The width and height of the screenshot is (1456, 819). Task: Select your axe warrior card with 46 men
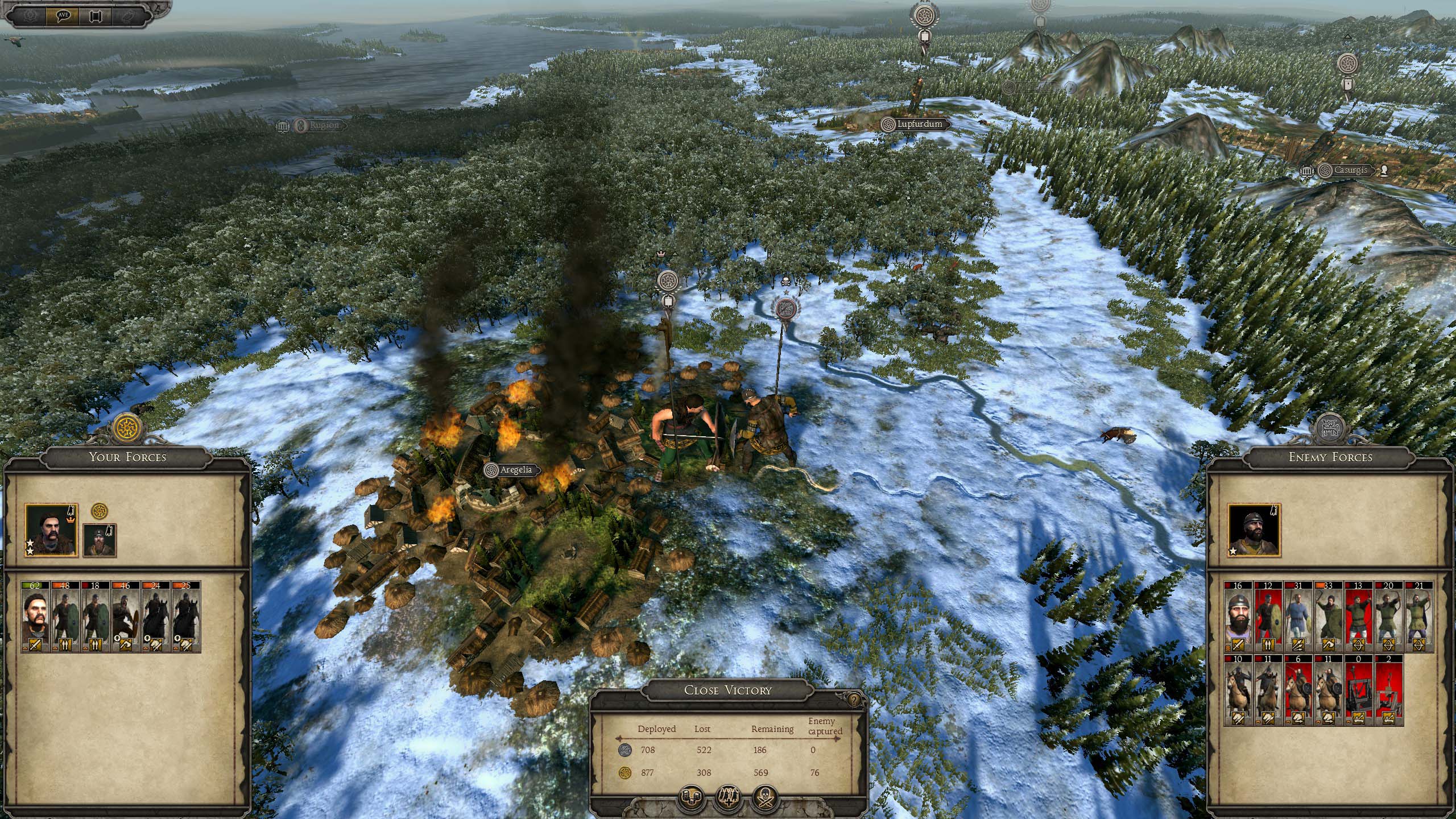coord(126,617)
